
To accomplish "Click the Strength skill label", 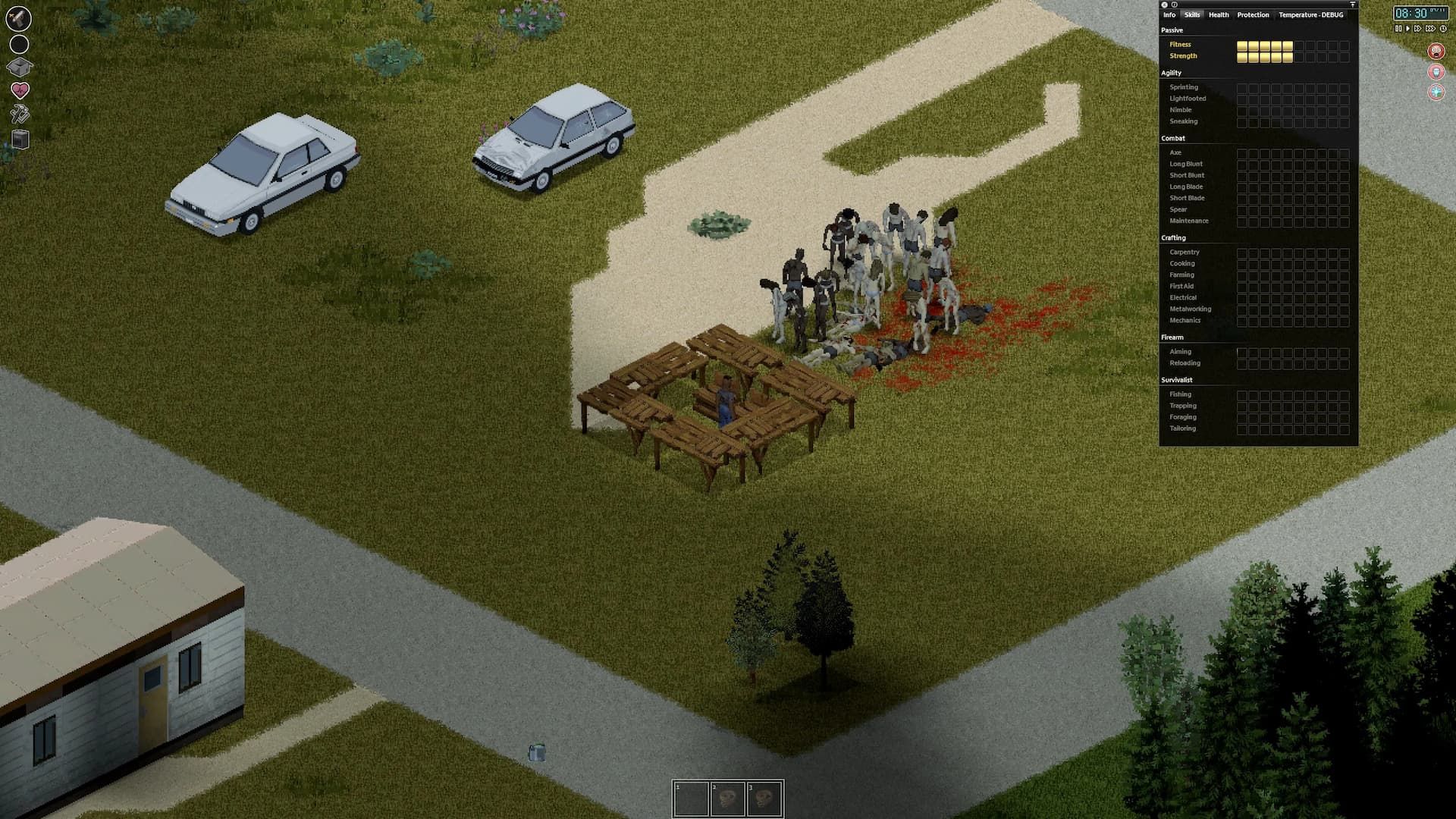I will (1183, 55).
